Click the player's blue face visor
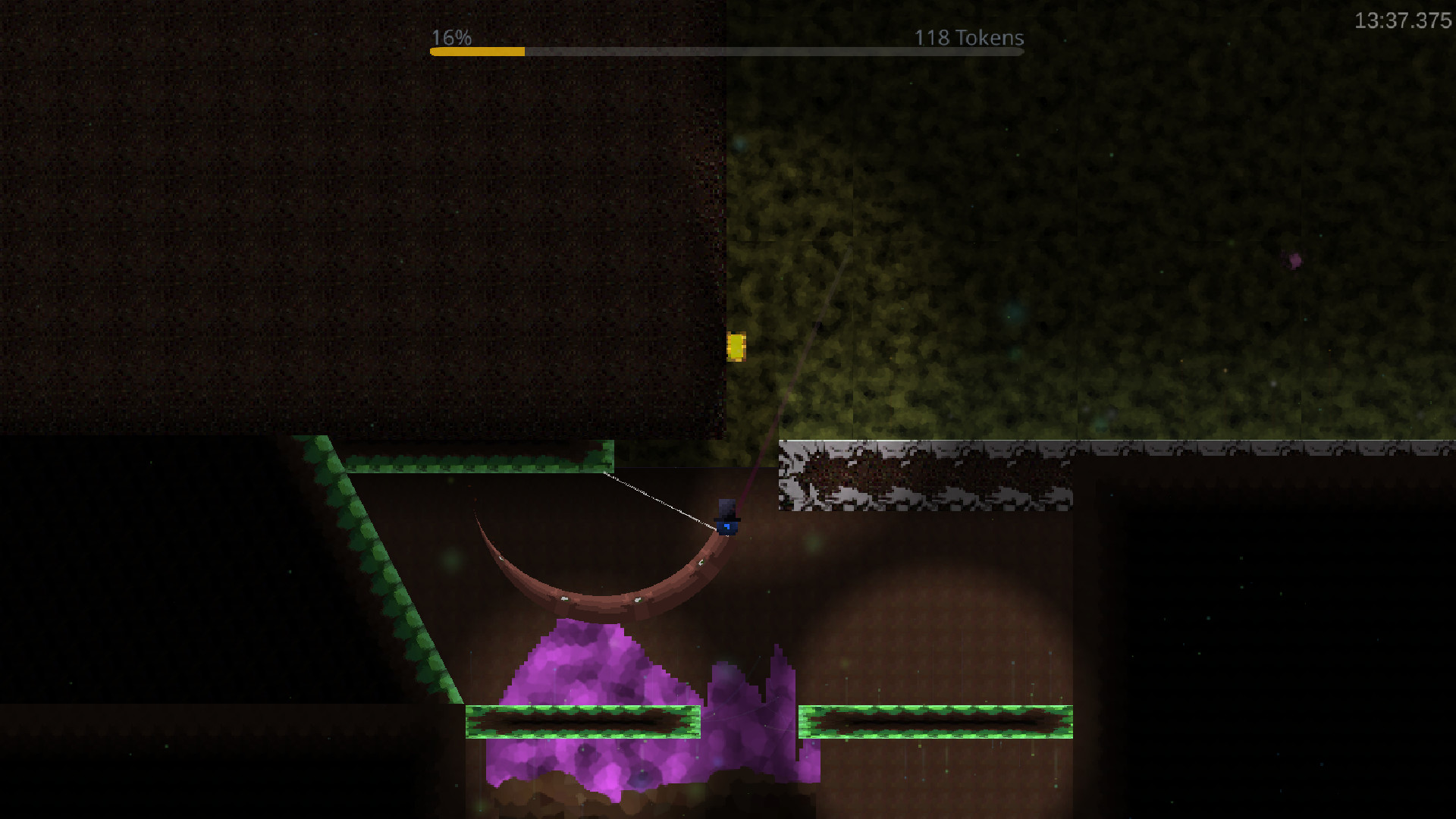 tap(728, 526)
